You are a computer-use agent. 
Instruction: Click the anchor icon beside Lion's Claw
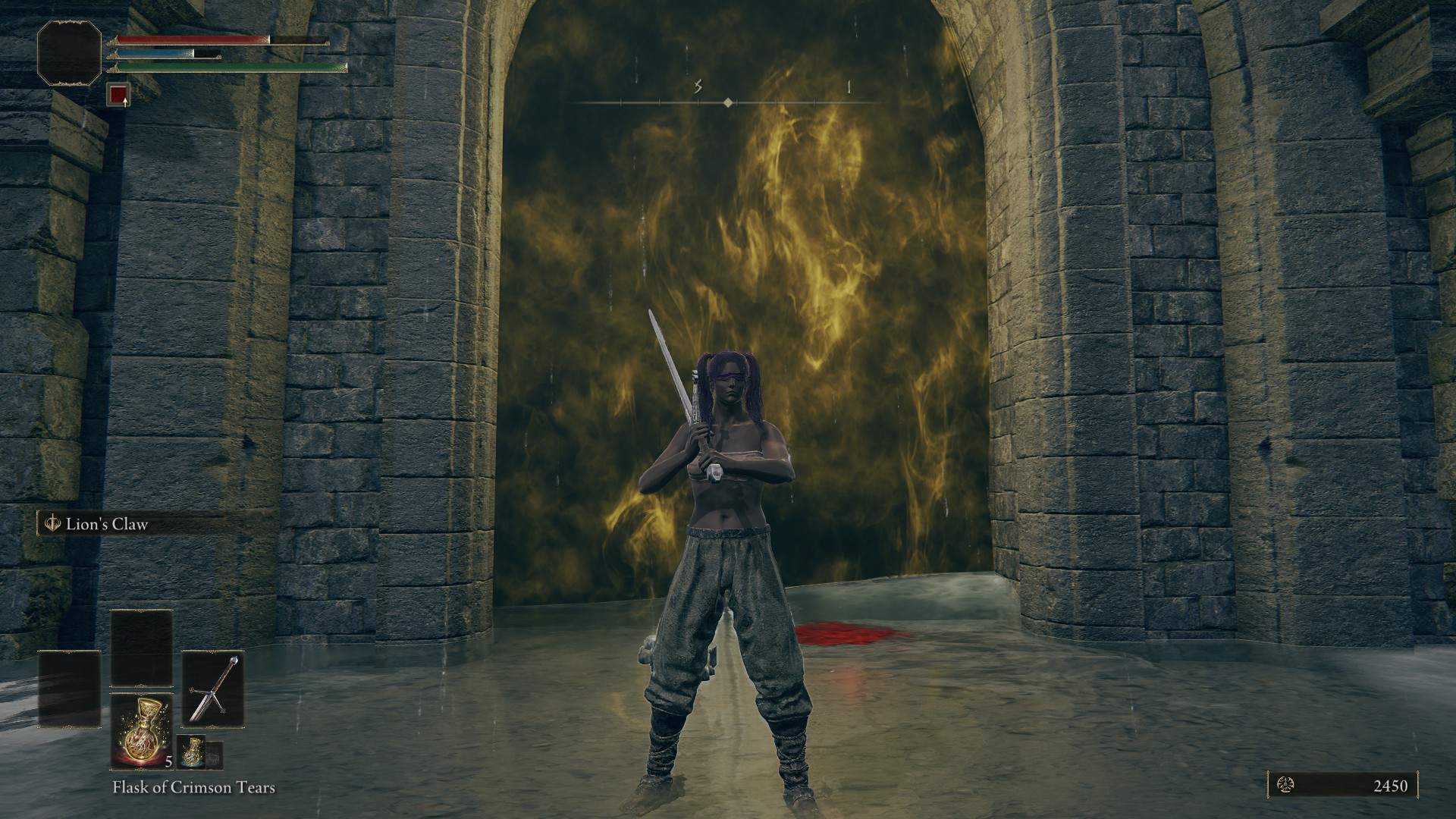(x=52, y=522)
